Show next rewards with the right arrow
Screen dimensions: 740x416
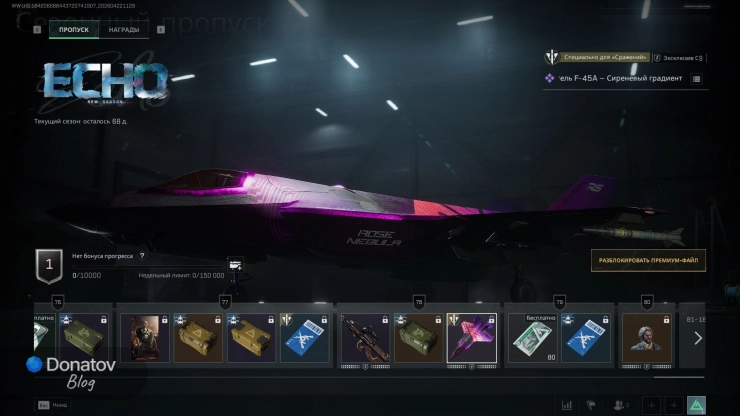pyautogui.click(x=698, y=338)
